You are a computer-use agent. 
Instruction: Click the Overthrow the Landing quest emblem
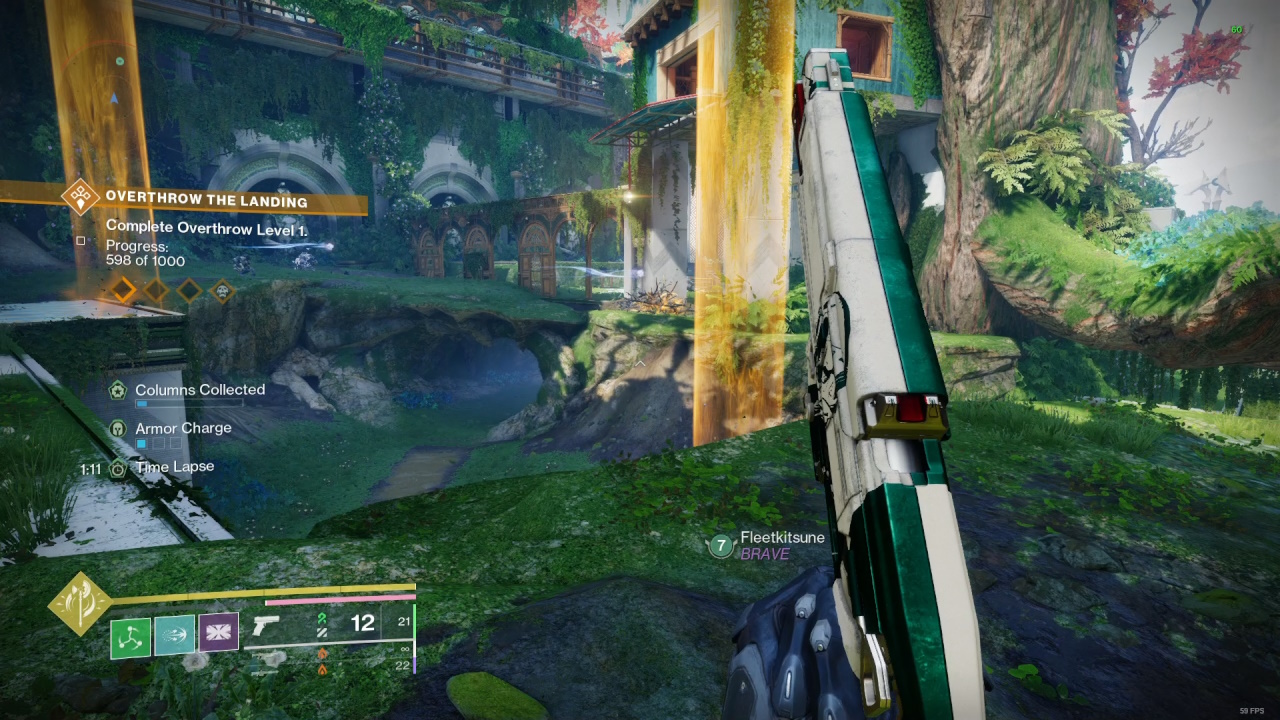click(x=77, y=198)
